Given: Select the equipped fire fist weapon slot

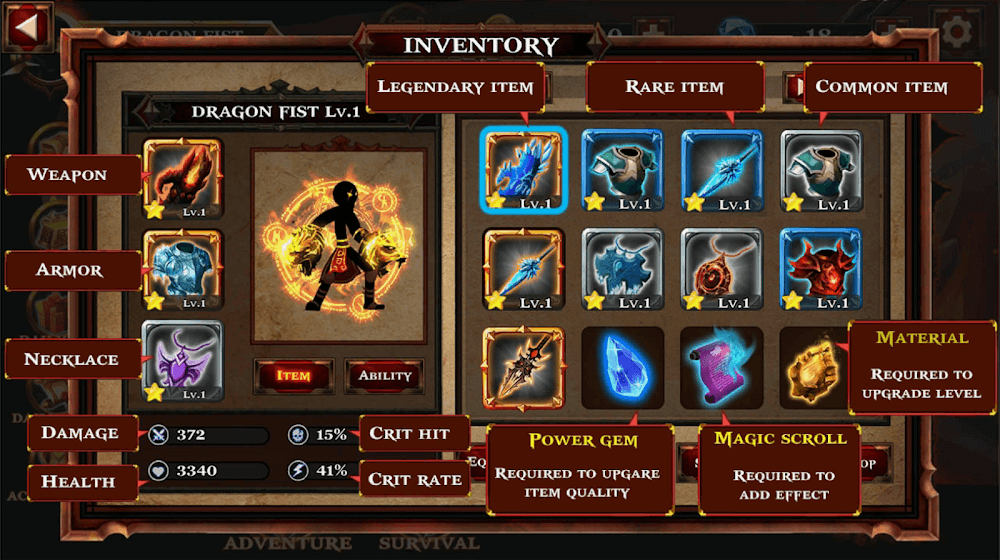Looking at the screenshot, I should (x=182, y=177).
